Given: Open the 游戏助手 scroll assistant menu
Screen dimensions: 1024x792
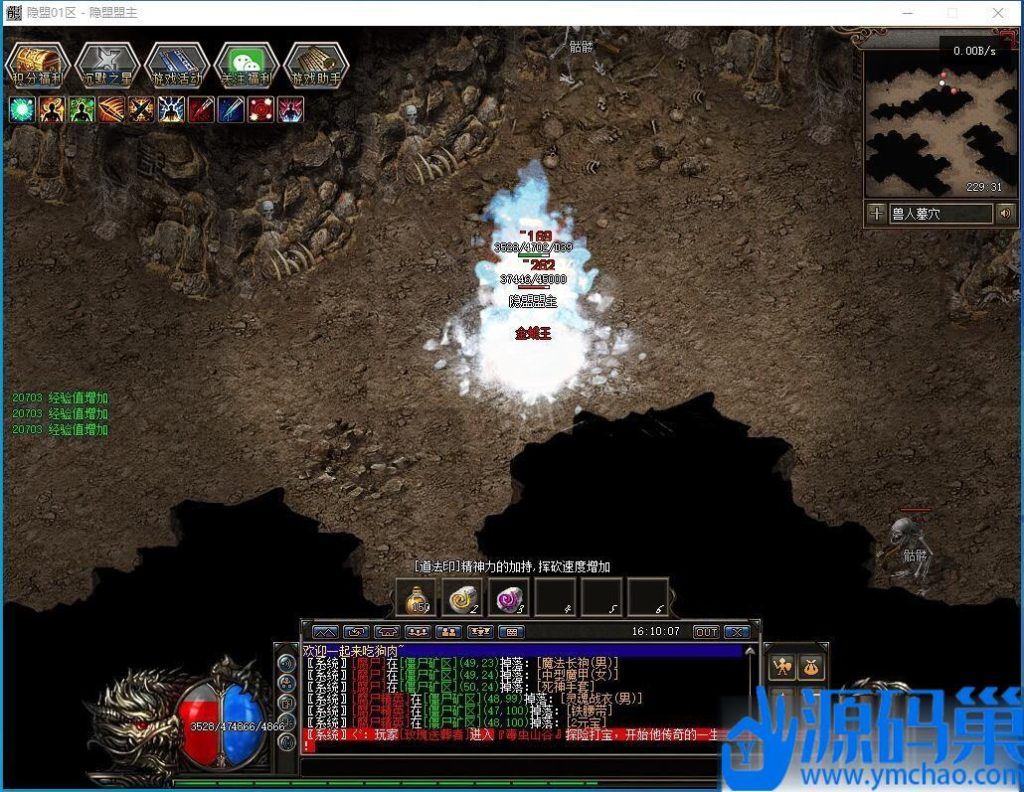Looking at the screenshot, I should pos(316,64).
